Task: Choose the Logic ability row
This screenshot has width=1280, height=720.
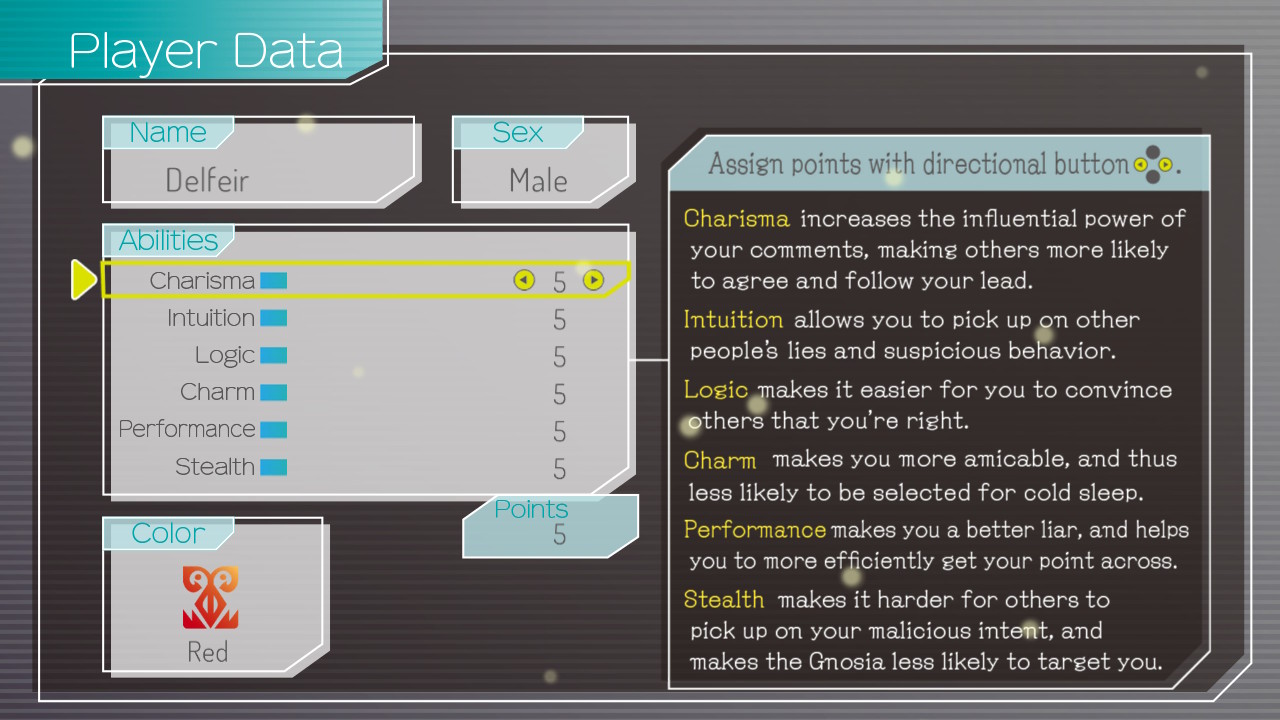Action: pos(225,355)
